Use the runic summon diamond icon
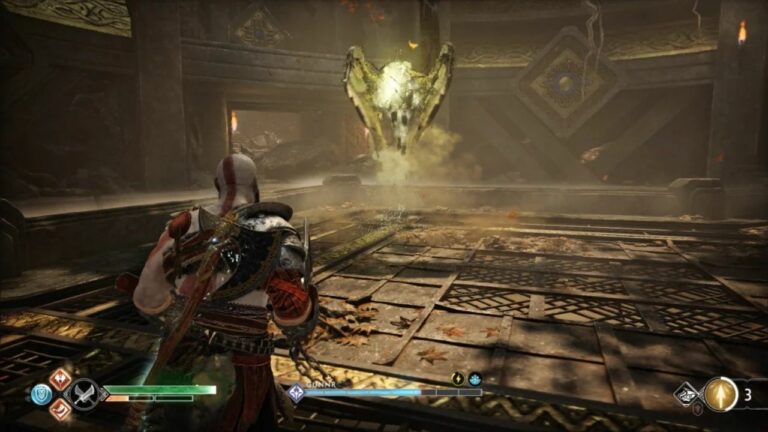The image size is (768, 432). point(687,393)
